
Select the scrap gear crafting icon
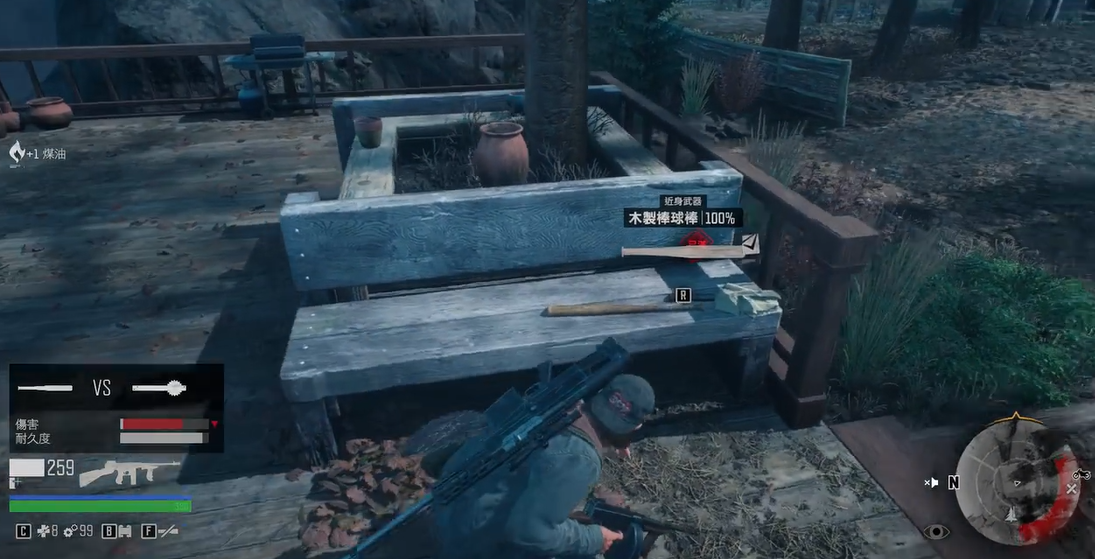(x=71, y=532)
